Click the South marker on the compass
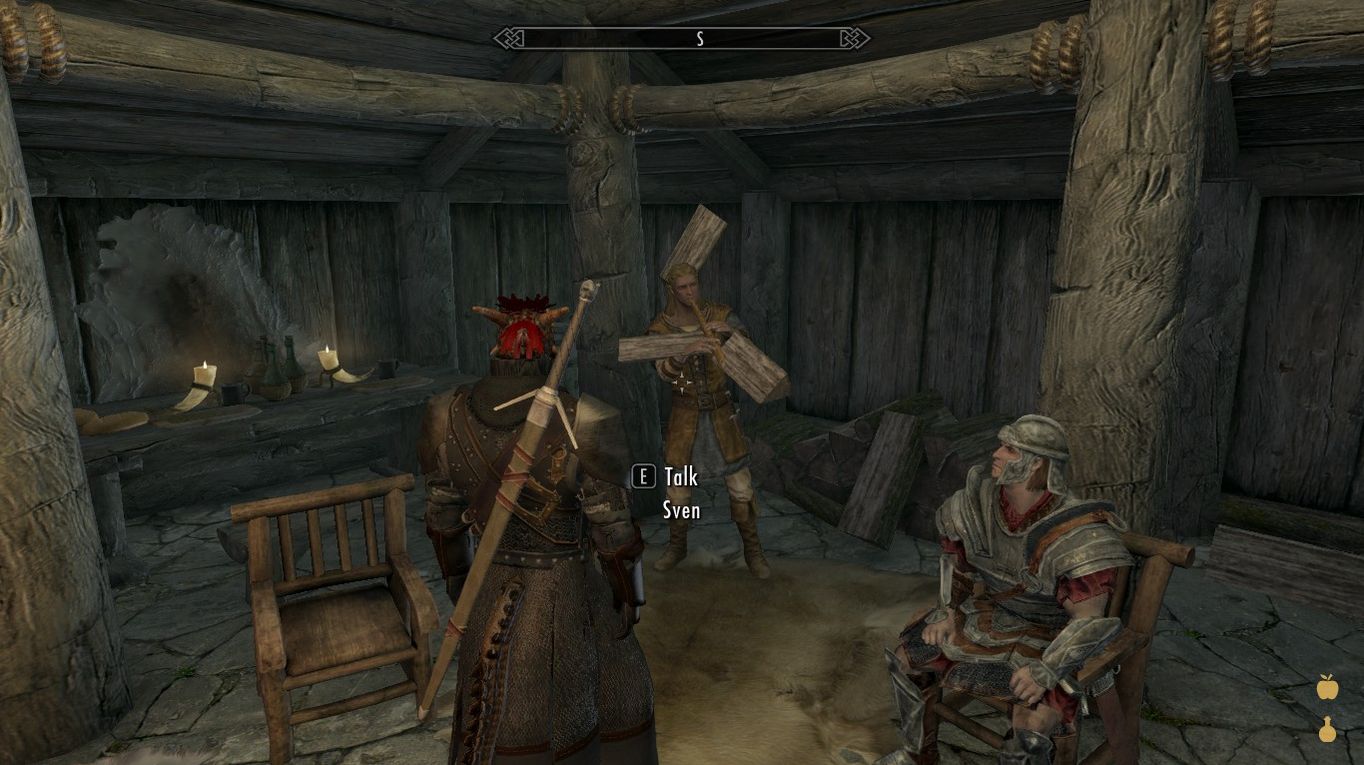 click(x=700, y=40)
